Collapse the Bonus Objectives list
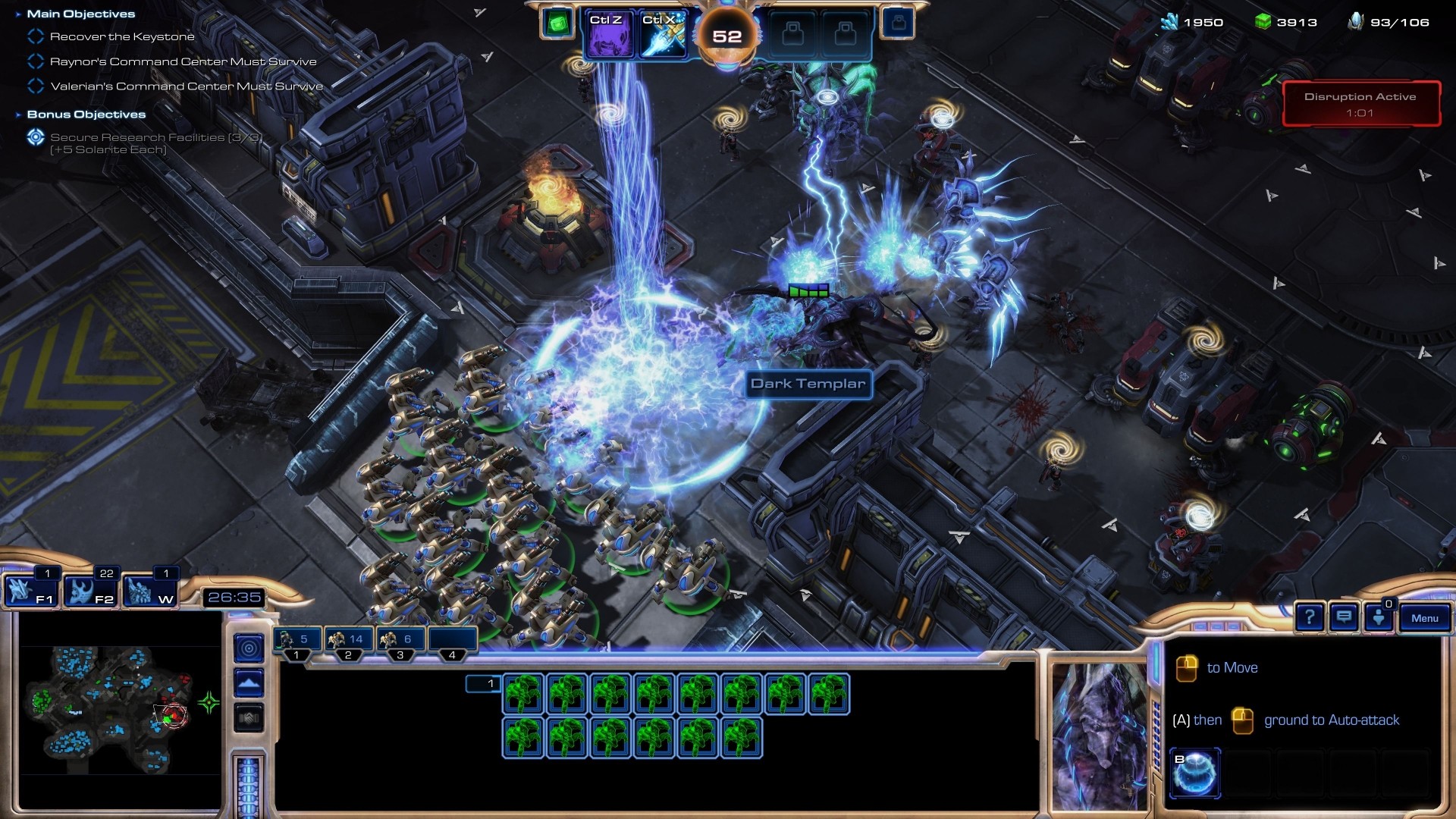 18,115
